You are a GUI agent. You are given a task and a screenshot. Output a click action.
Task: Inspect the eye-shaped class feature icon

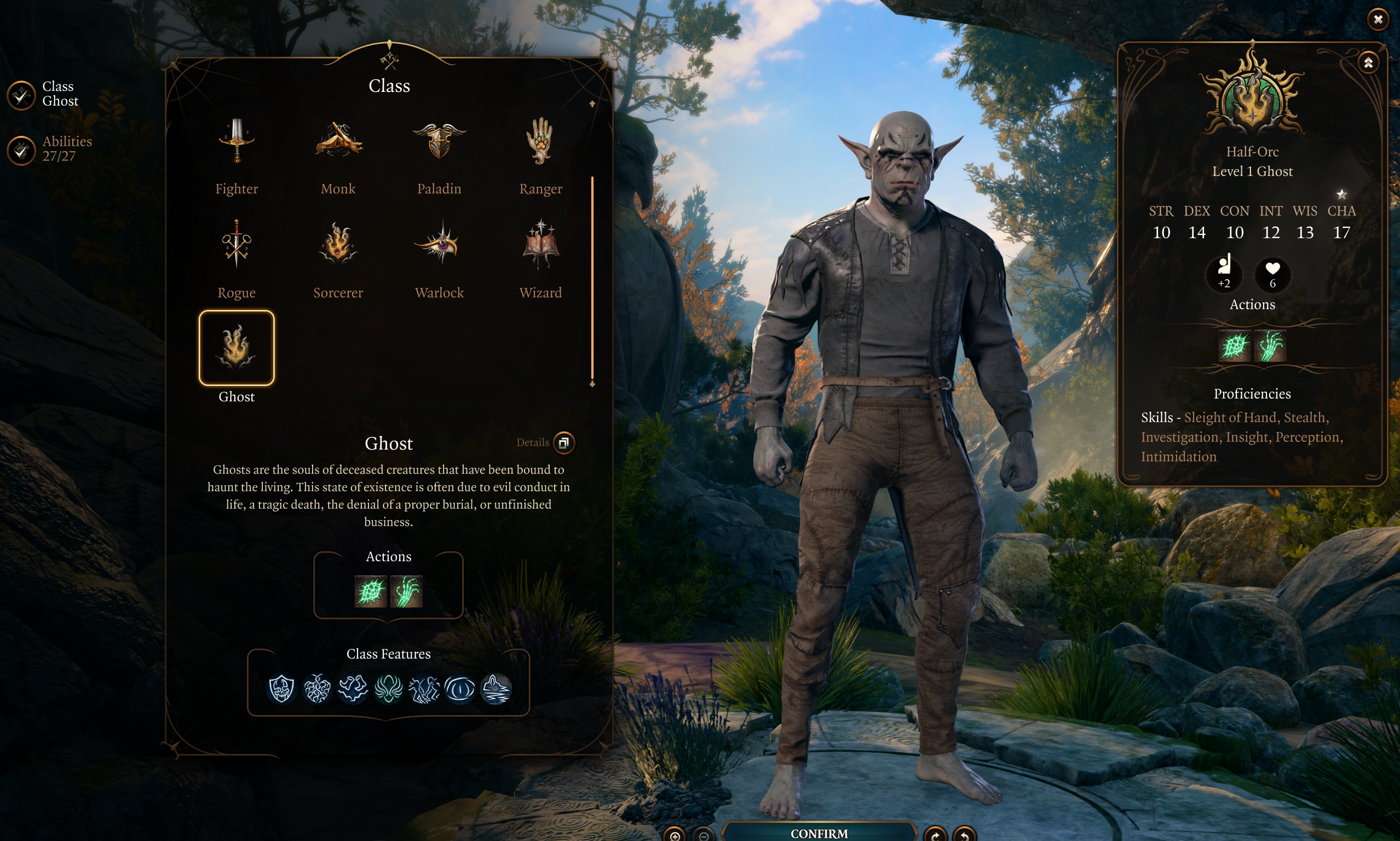click(459, 689)
